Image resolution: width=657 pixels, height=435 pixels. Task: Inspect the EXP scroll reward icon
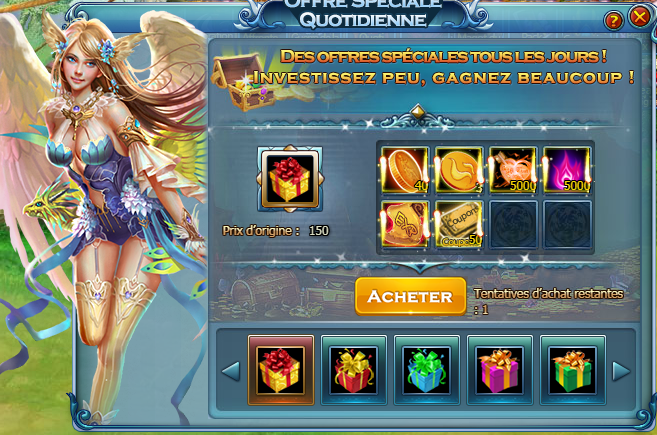point(405,223)
